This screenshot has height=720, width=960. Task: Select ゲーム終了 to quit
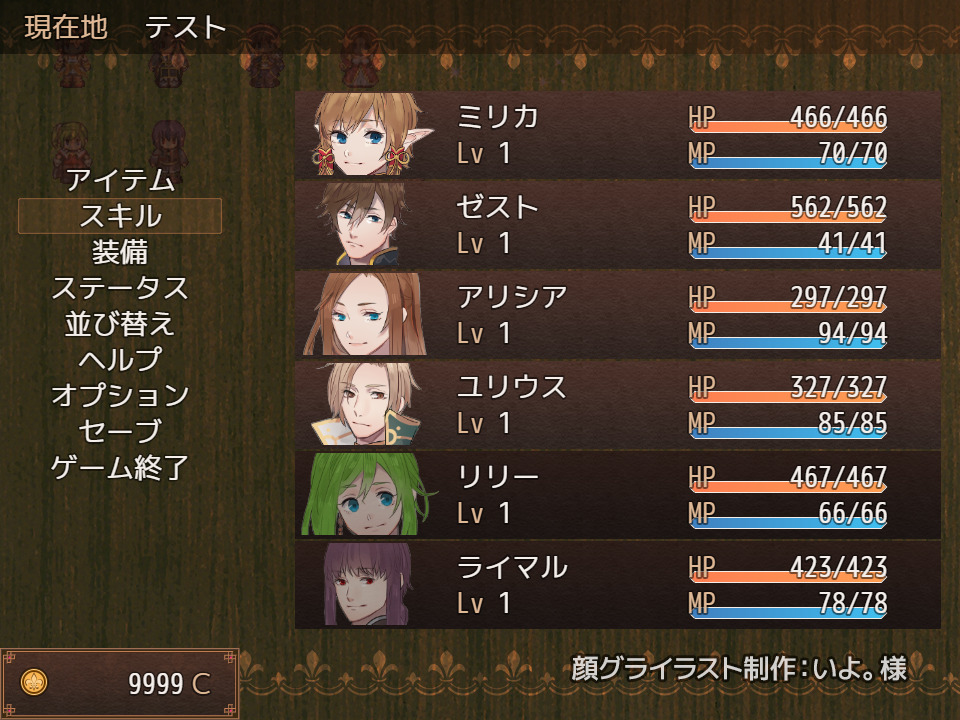tap(120, 467)
